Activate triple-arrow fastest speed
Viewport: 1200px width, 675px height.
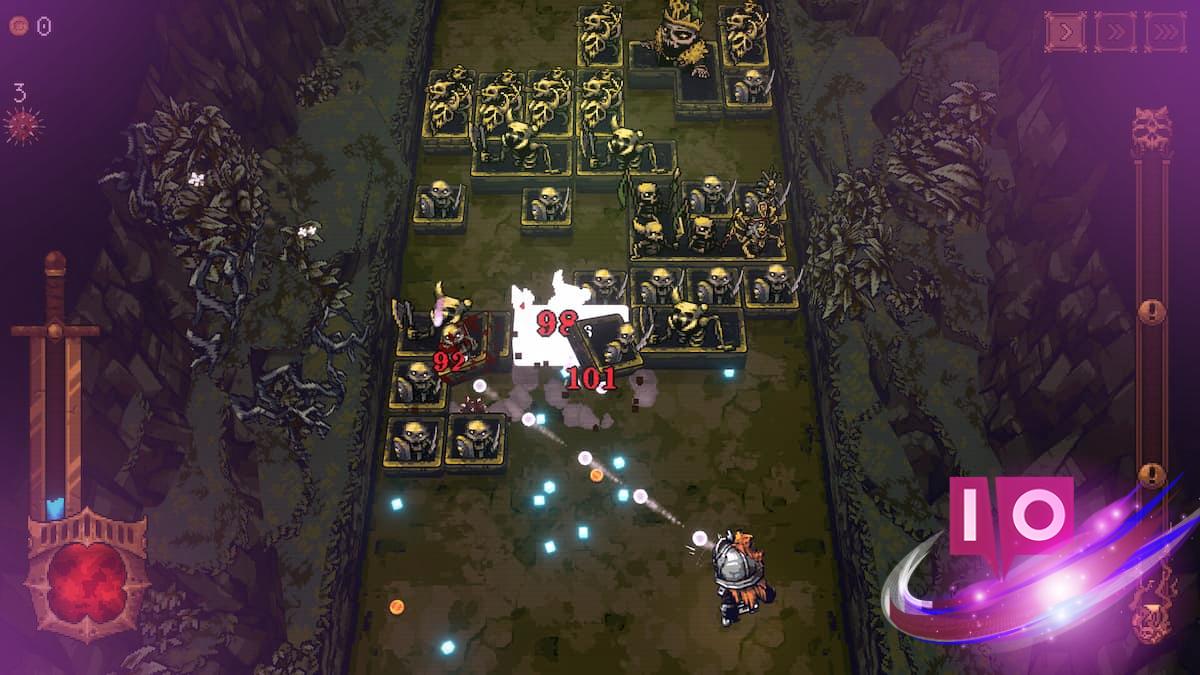click(x=1164, y=32)
